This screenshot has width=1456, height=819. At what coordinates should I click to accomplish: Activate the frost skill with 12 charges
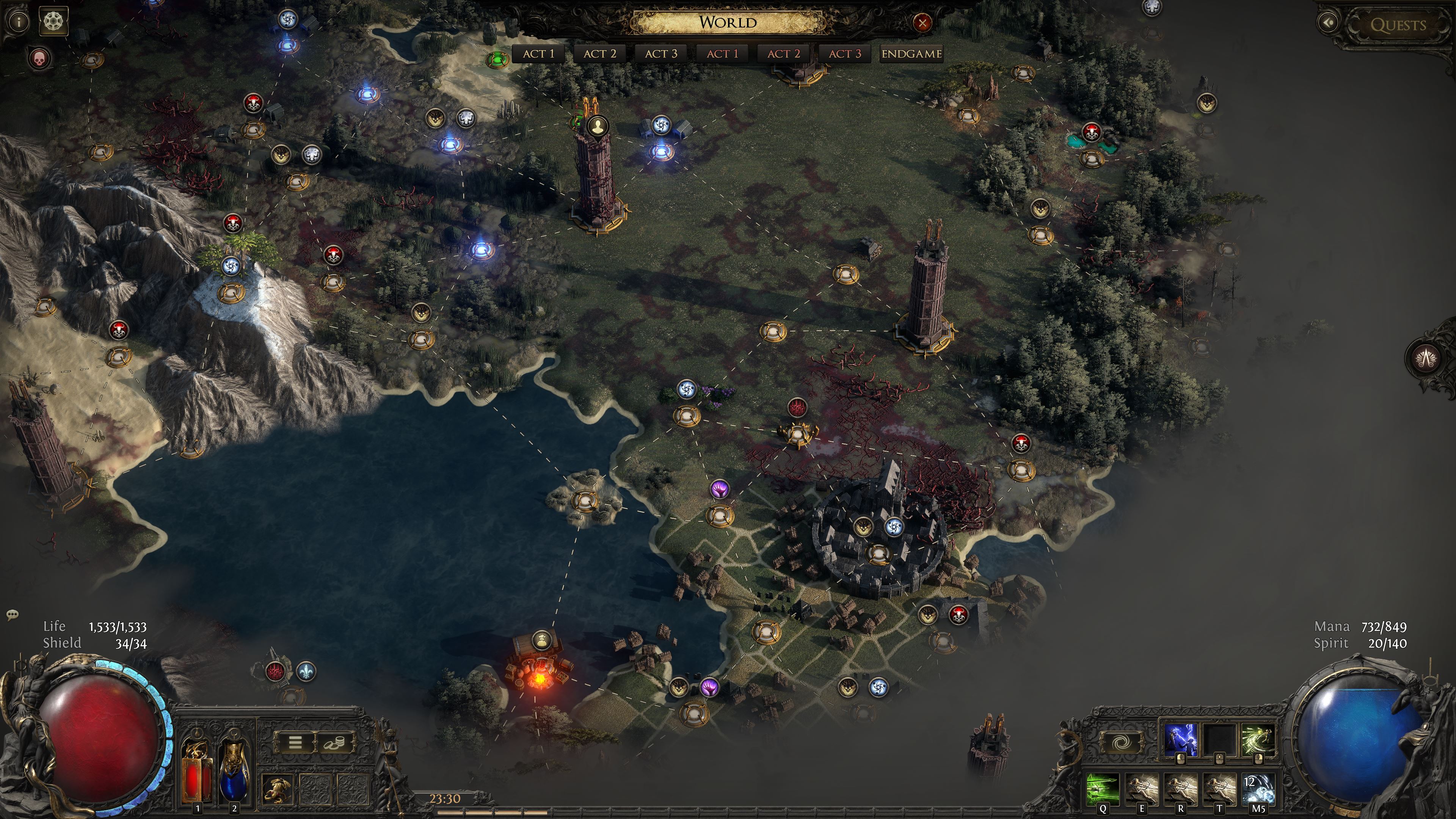[1259, 789]
